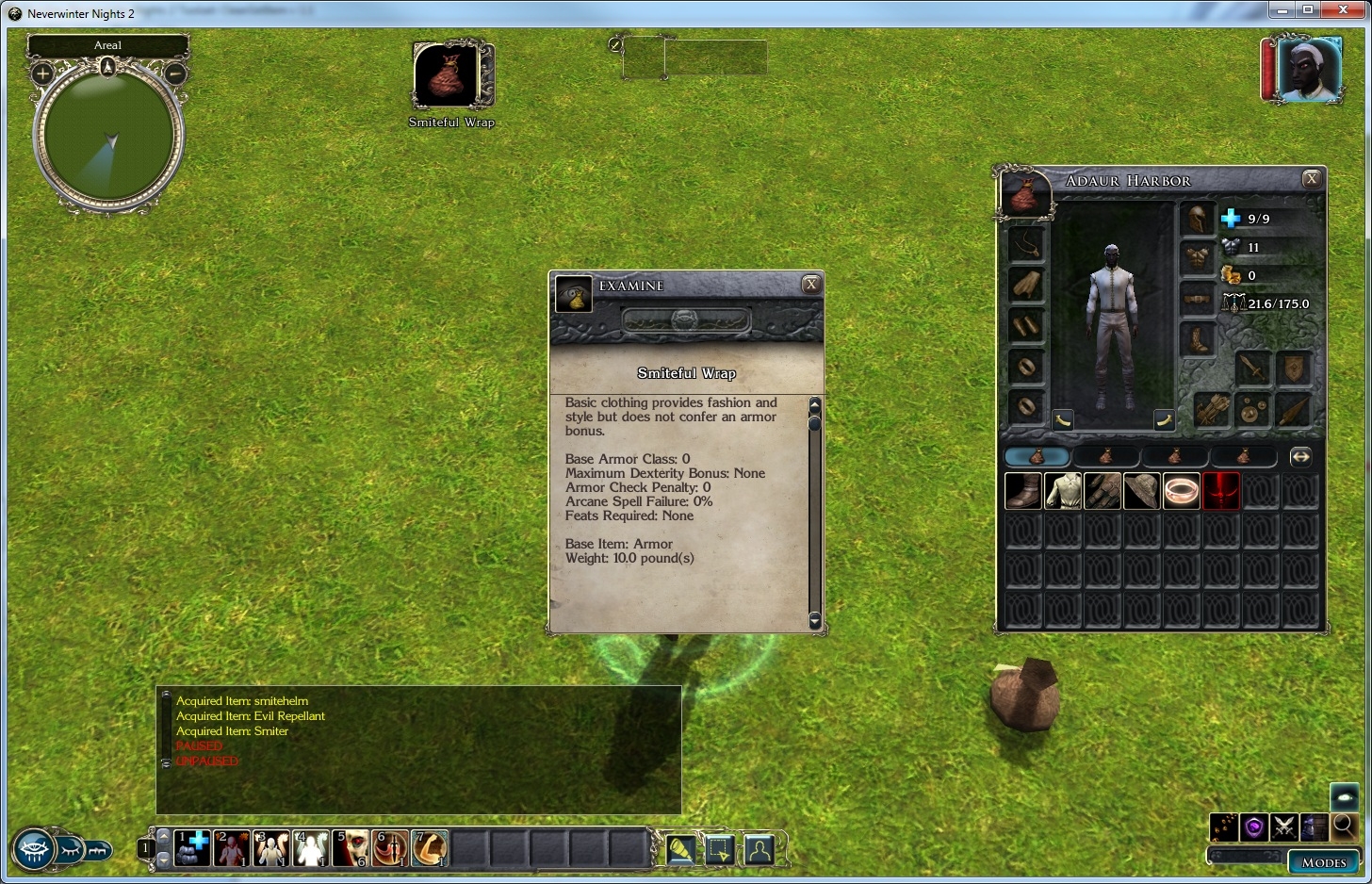Select the glowing ring inventory item
Screen dimensions: 1372x884
(x=1182, y=491)
